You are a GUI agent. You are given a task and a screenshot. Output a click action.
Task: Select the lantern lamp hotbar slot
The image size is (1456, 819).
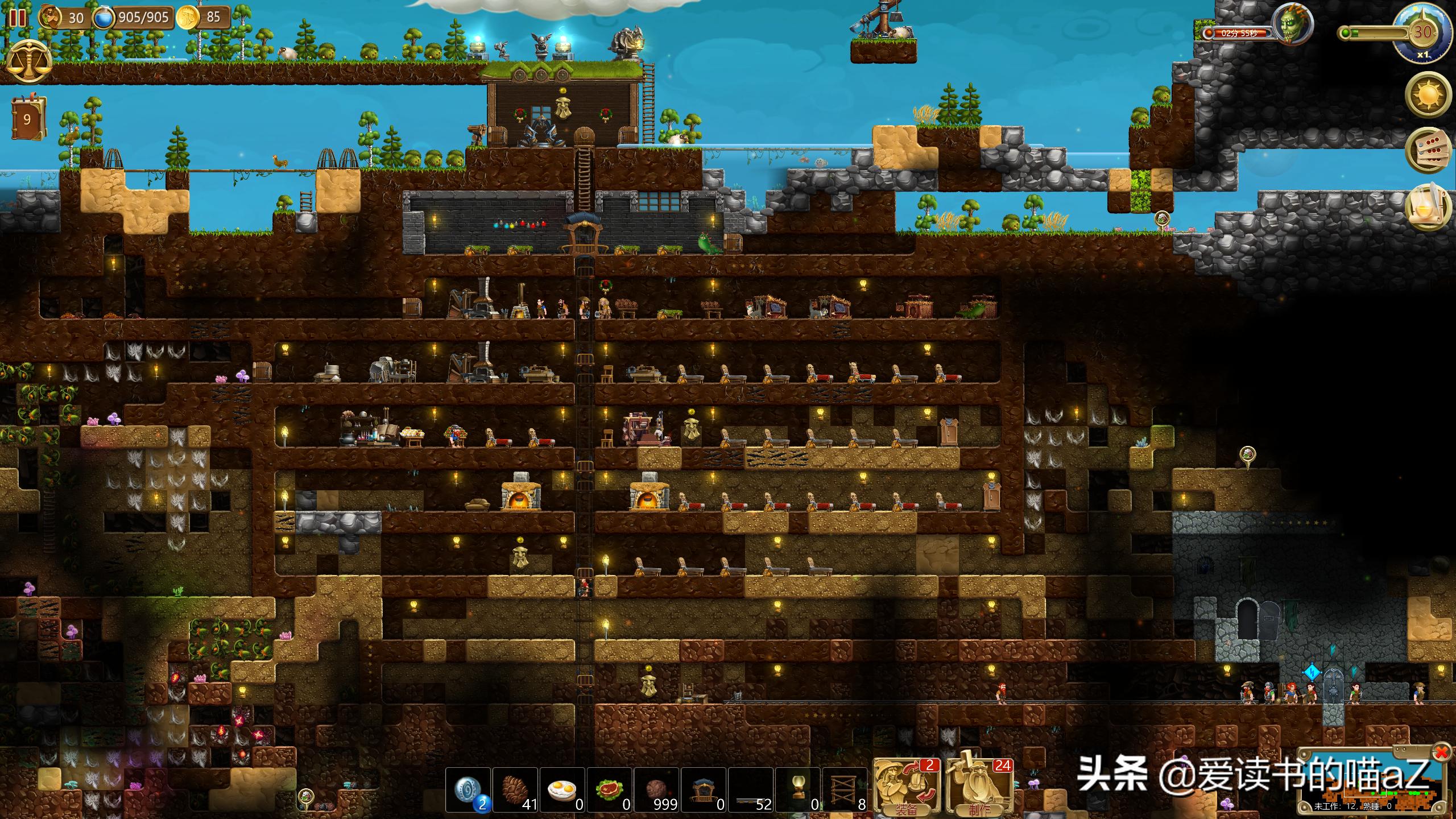point(797,791)
